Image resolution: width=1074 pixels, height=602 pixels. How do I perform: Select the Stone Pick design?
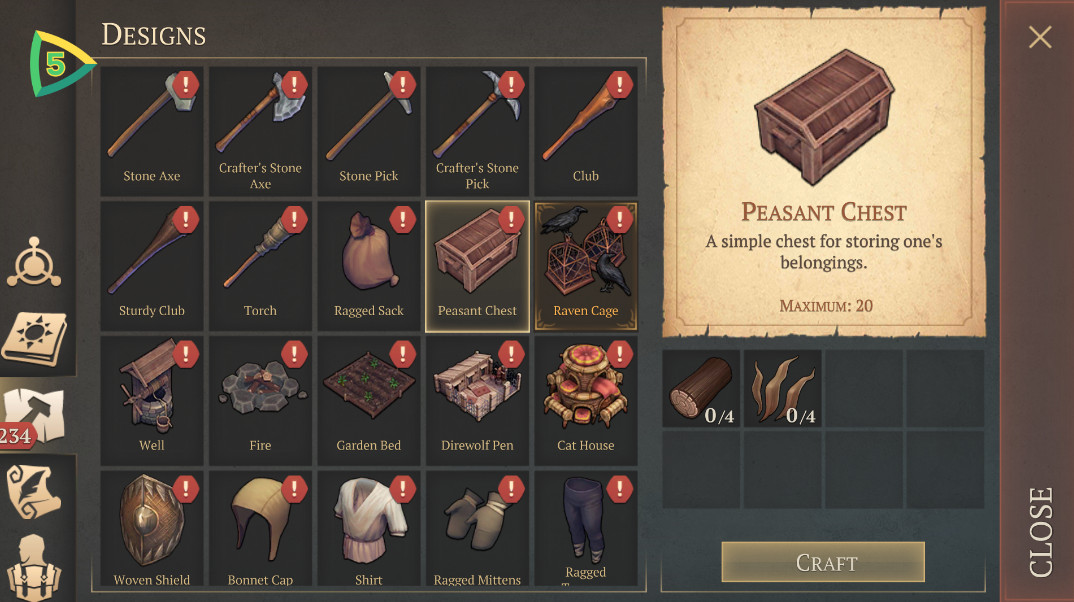pyautogui.click(x=369, y=131)
